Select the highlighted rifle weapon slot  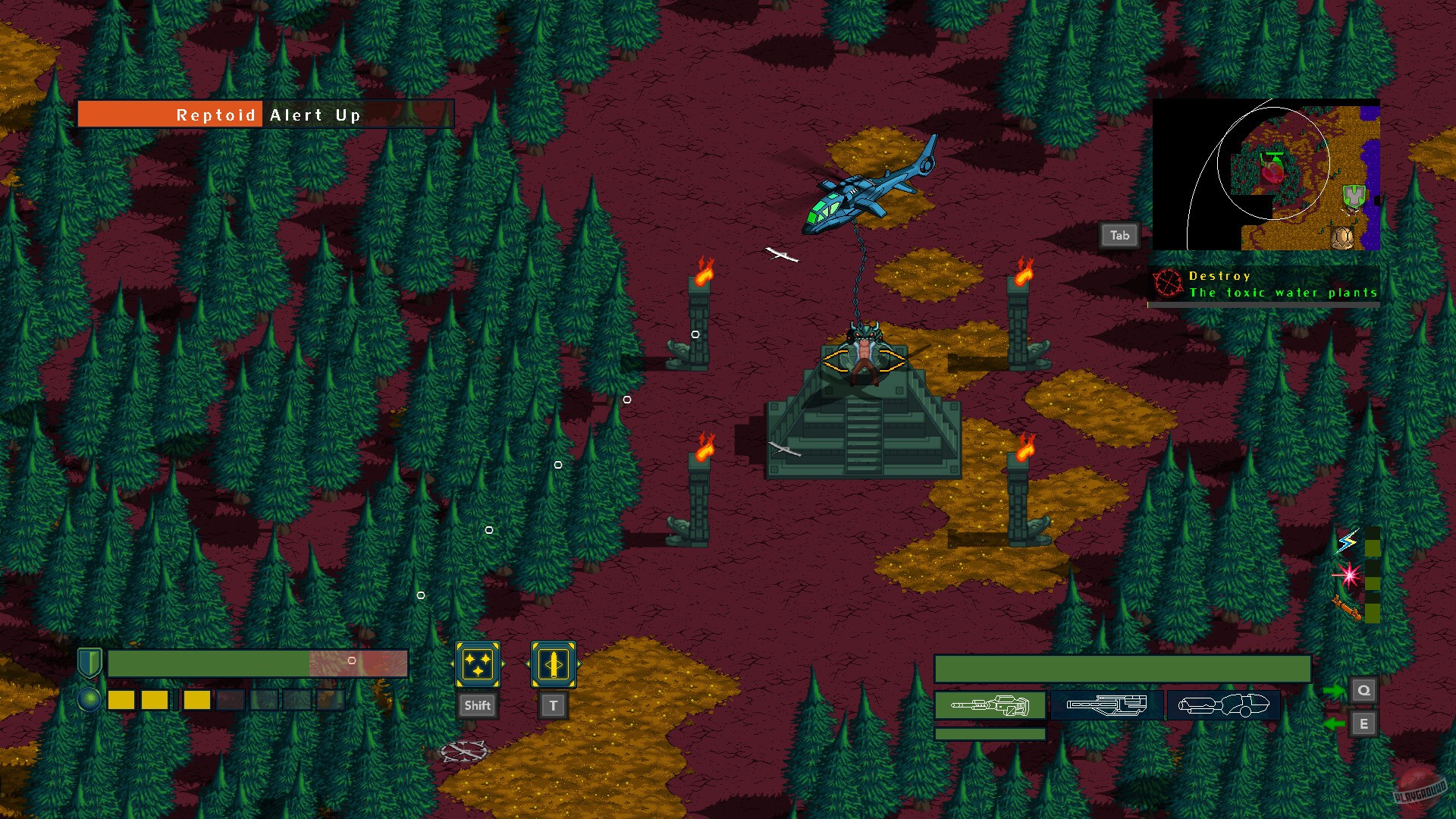click(x=990, y=705)
